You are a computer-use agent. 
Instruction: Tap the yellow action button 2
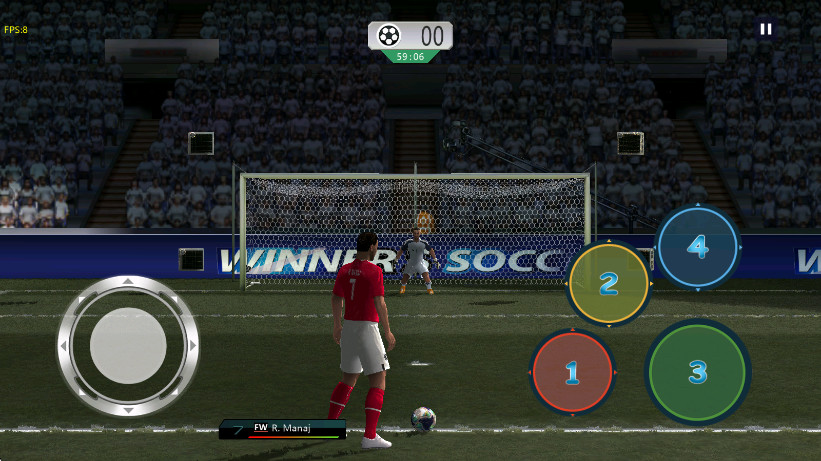[x=609, y=284]
